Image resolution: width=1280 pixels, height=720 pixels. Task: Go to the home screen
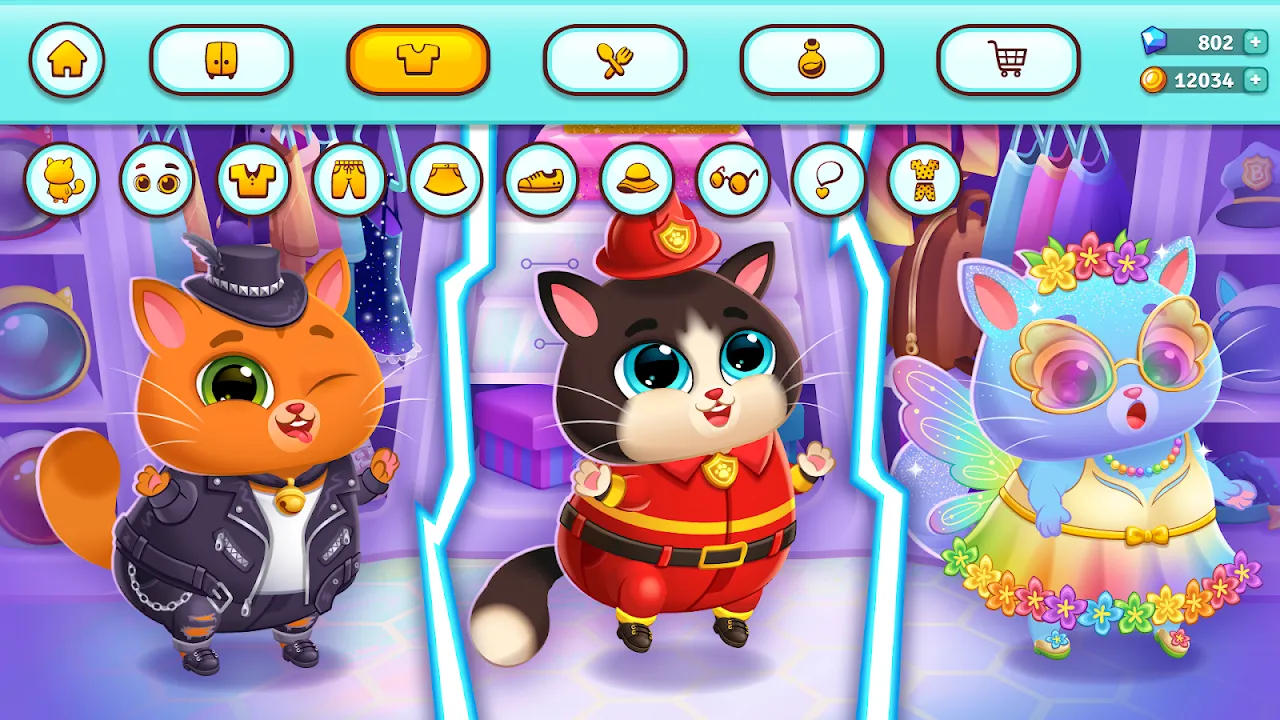[x=68, y=60]
